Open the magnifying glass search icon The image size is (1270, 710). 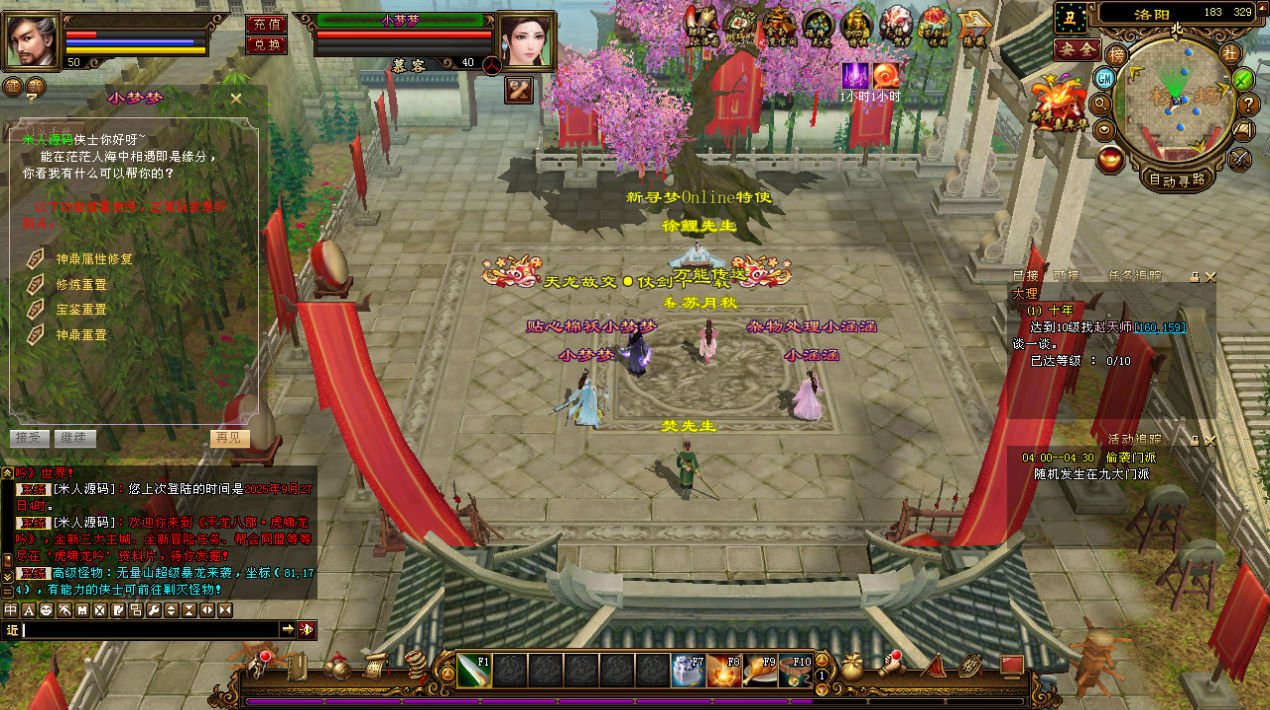pyautogui.click(x=1101, y=103)
